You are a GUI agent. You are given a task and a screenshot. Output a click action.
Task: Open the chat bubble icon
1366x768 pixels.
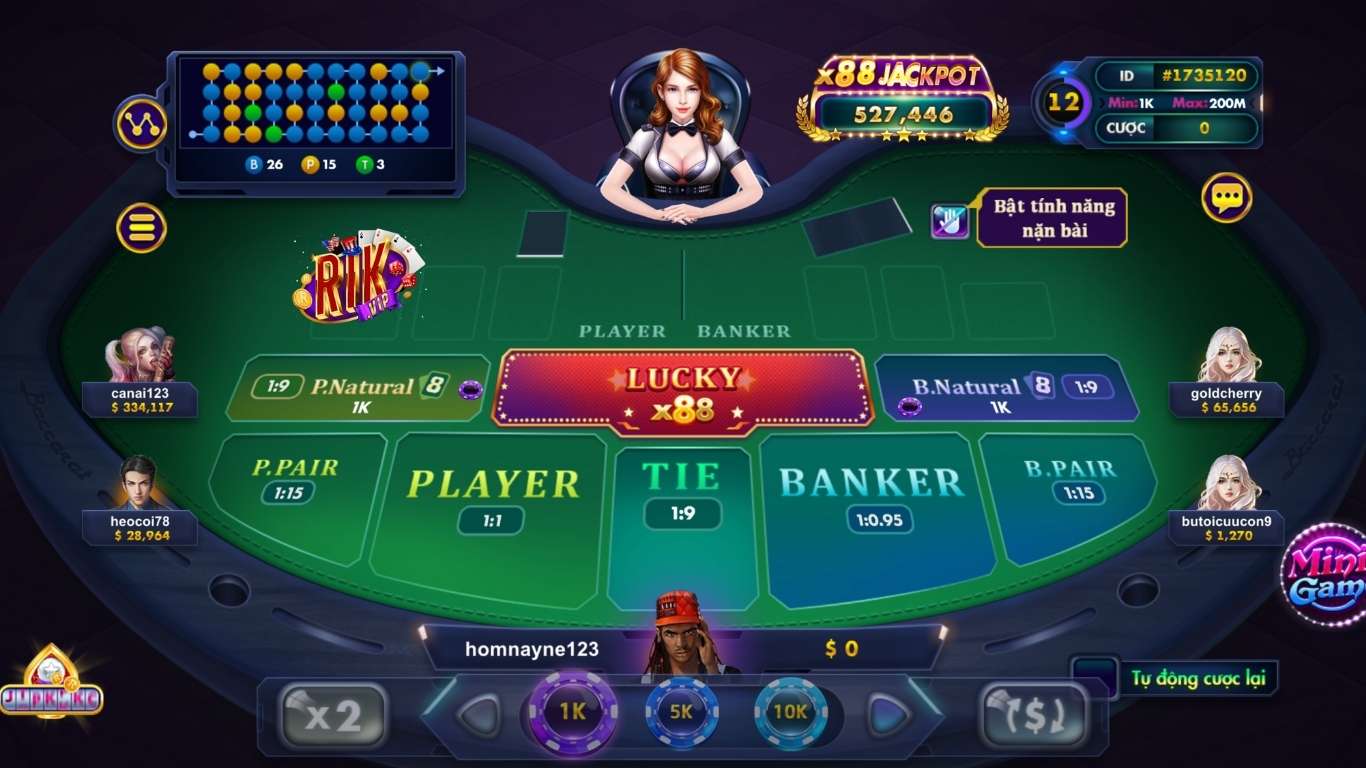pyautogui.click(x=1226, y=198)
